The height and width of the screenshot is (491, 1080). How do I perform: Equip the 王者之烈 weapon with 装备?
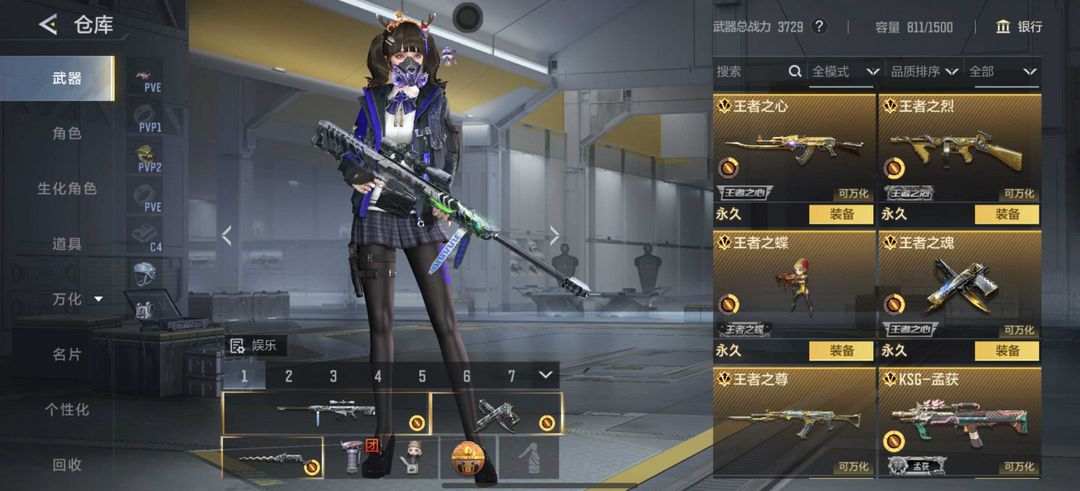[x=1007, y=214]
